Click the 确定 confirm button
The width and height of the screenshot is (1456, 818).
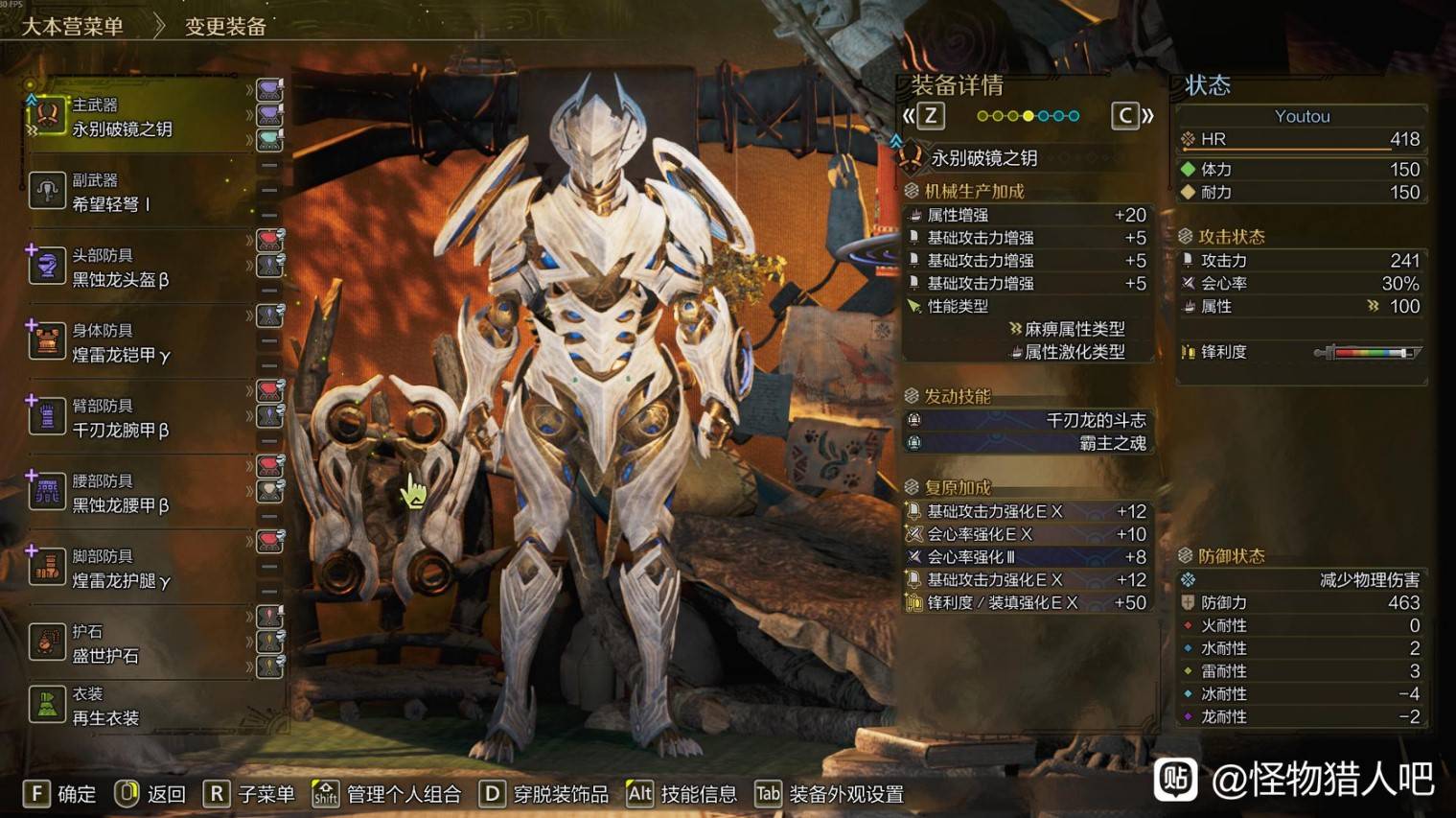click(59, 794)
